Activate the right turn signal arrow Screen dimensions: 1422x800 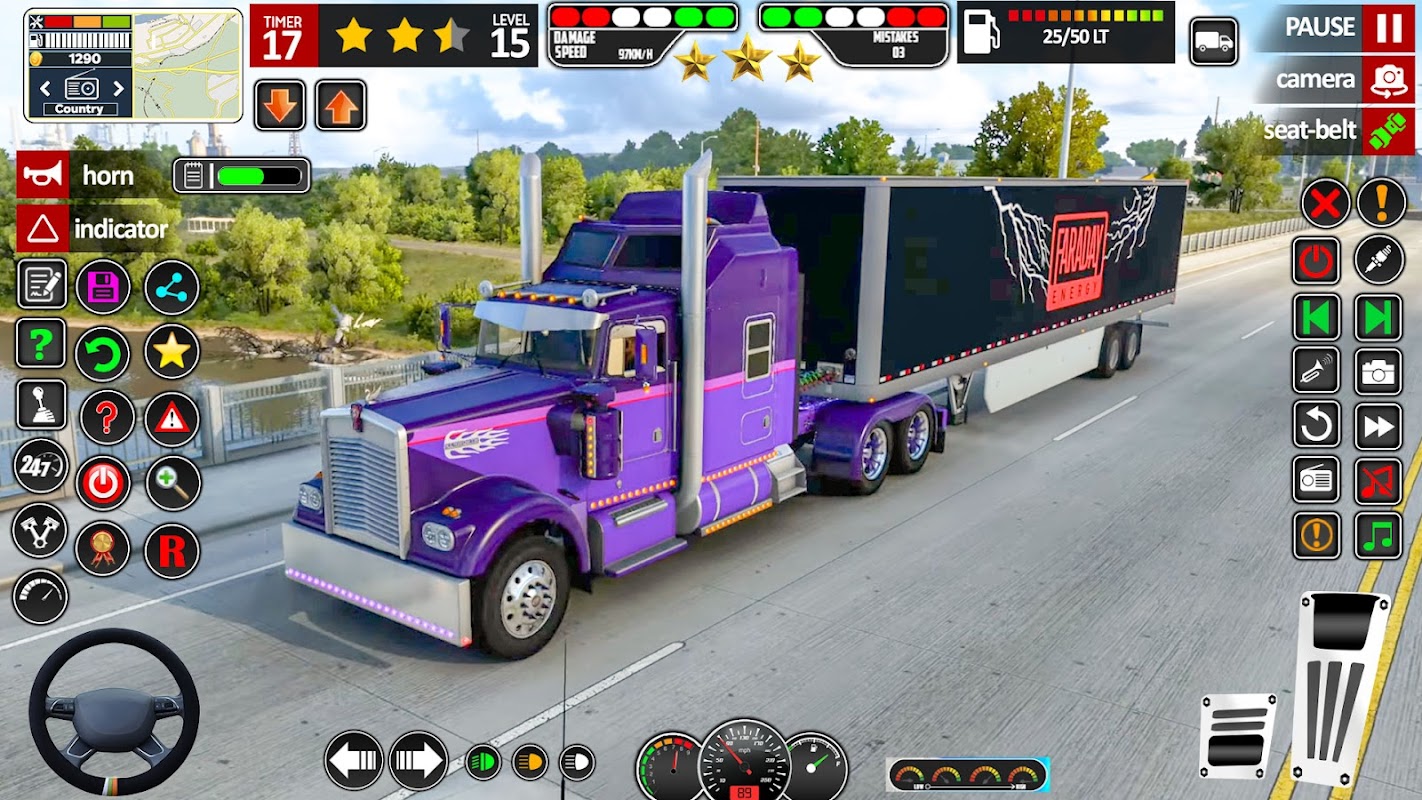pyautogui.click(x=418, y=761)
